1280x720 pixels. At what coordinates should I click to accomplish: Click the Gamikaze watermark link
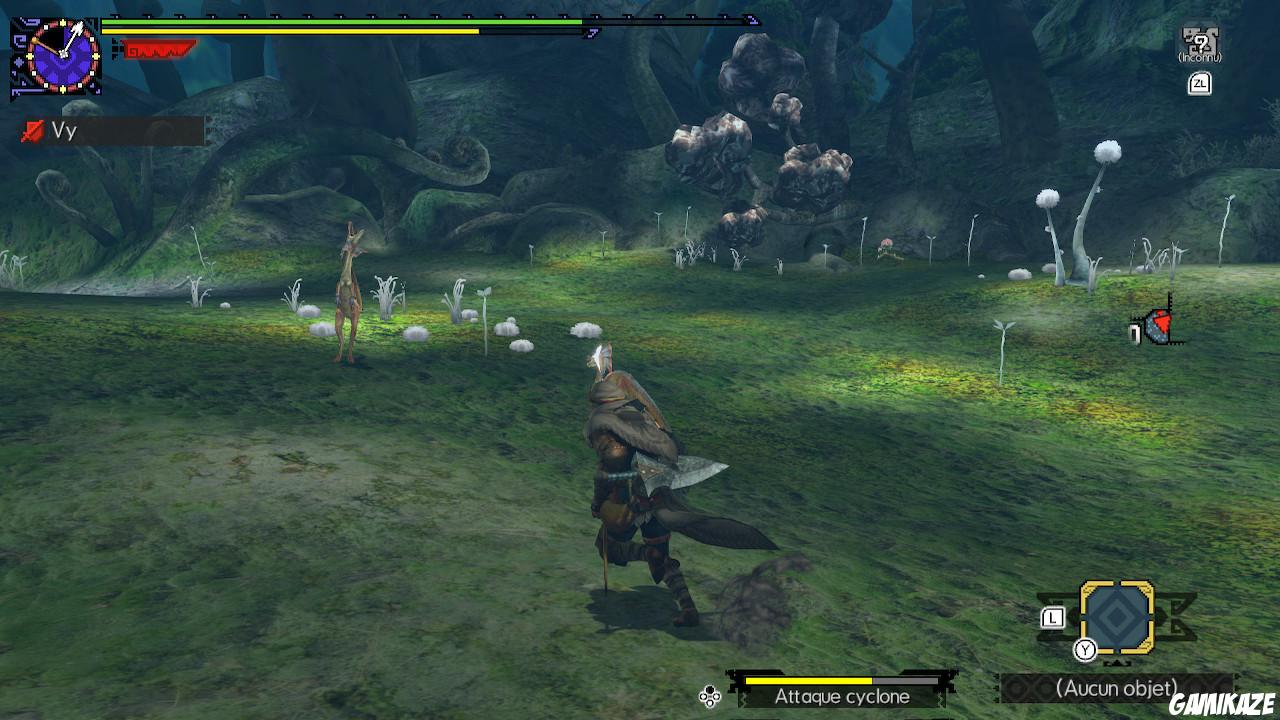coord(1220,702)
